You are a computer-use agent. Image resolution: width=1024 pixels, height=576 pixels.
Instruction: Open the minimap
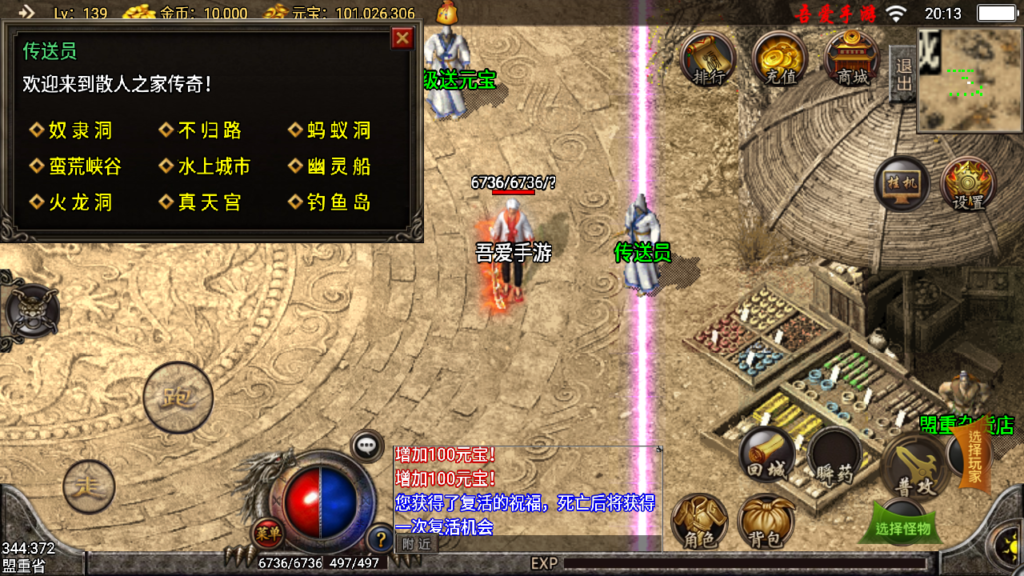[x=969, y=80]
